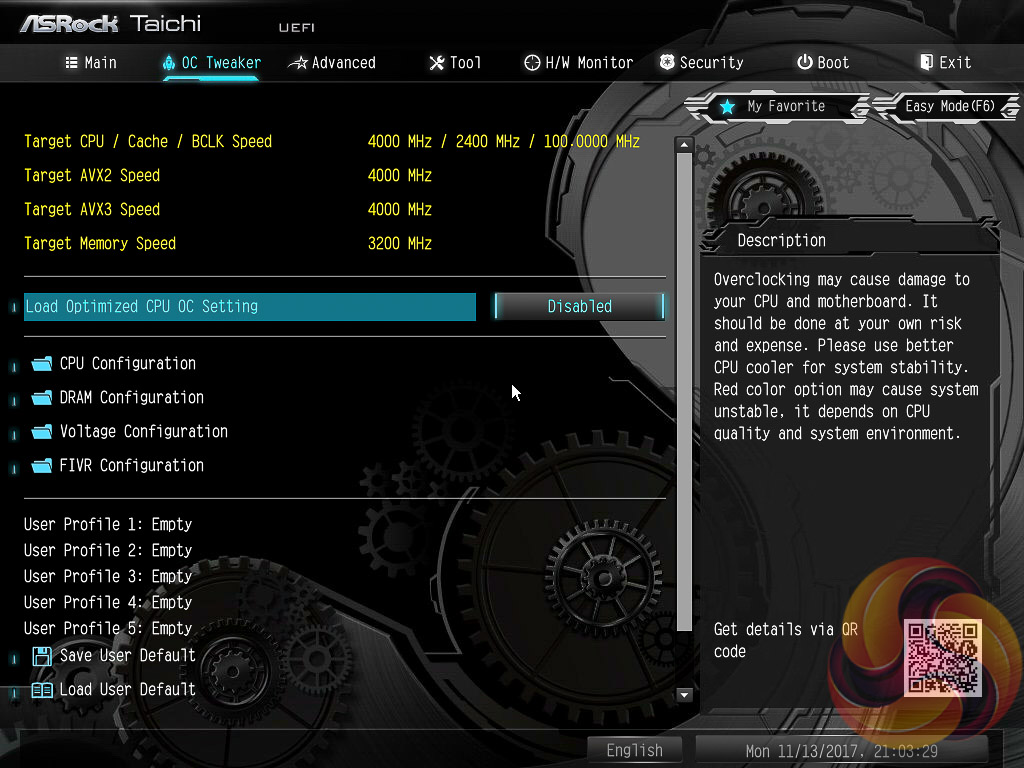Enter the DRAM Configuration submenu
The height and width of the screenshot is (768, 1024).
coord(131,398)
